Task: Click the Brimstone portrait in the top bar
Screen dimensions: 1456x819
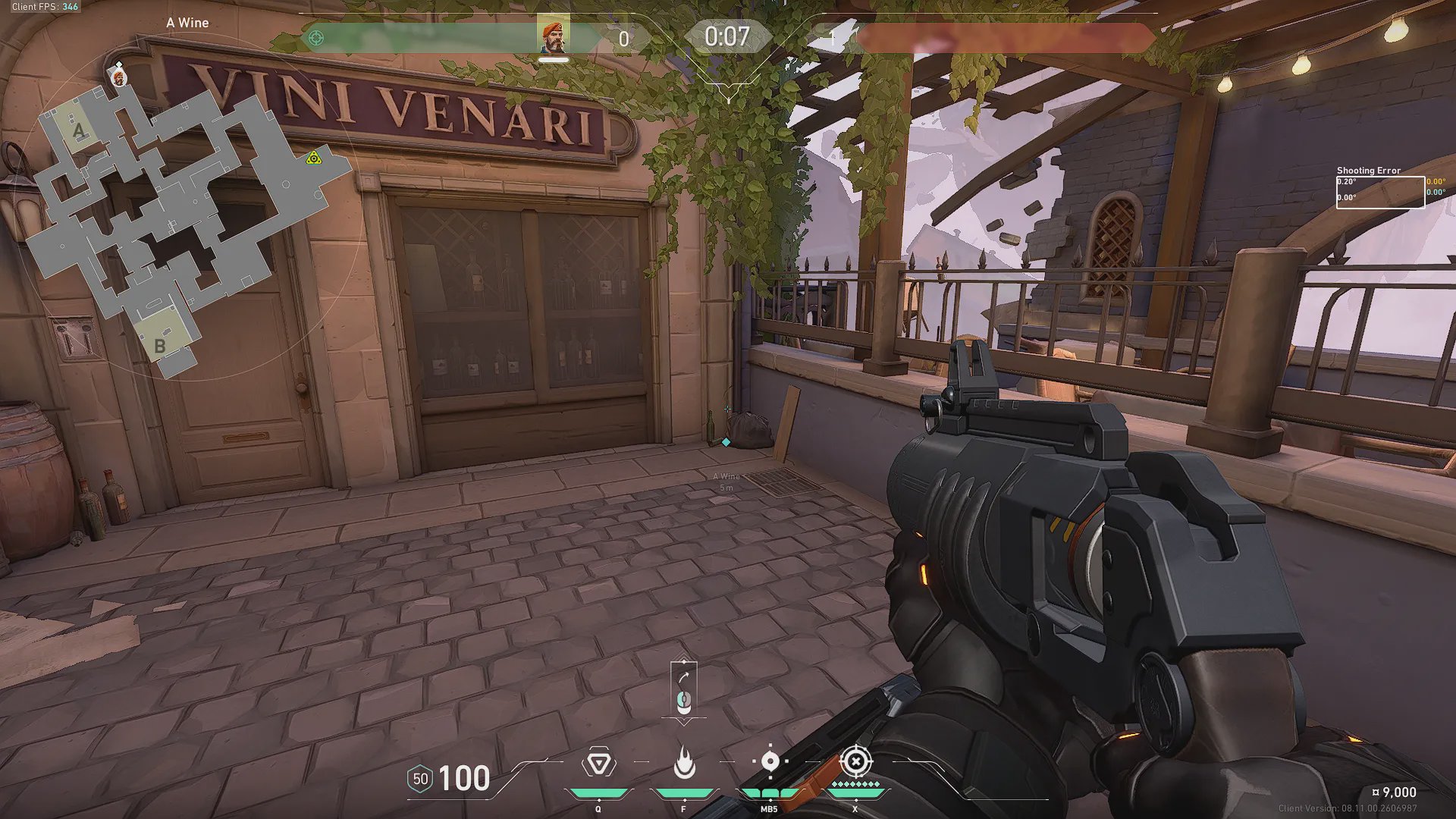Action: coord(554,38)
